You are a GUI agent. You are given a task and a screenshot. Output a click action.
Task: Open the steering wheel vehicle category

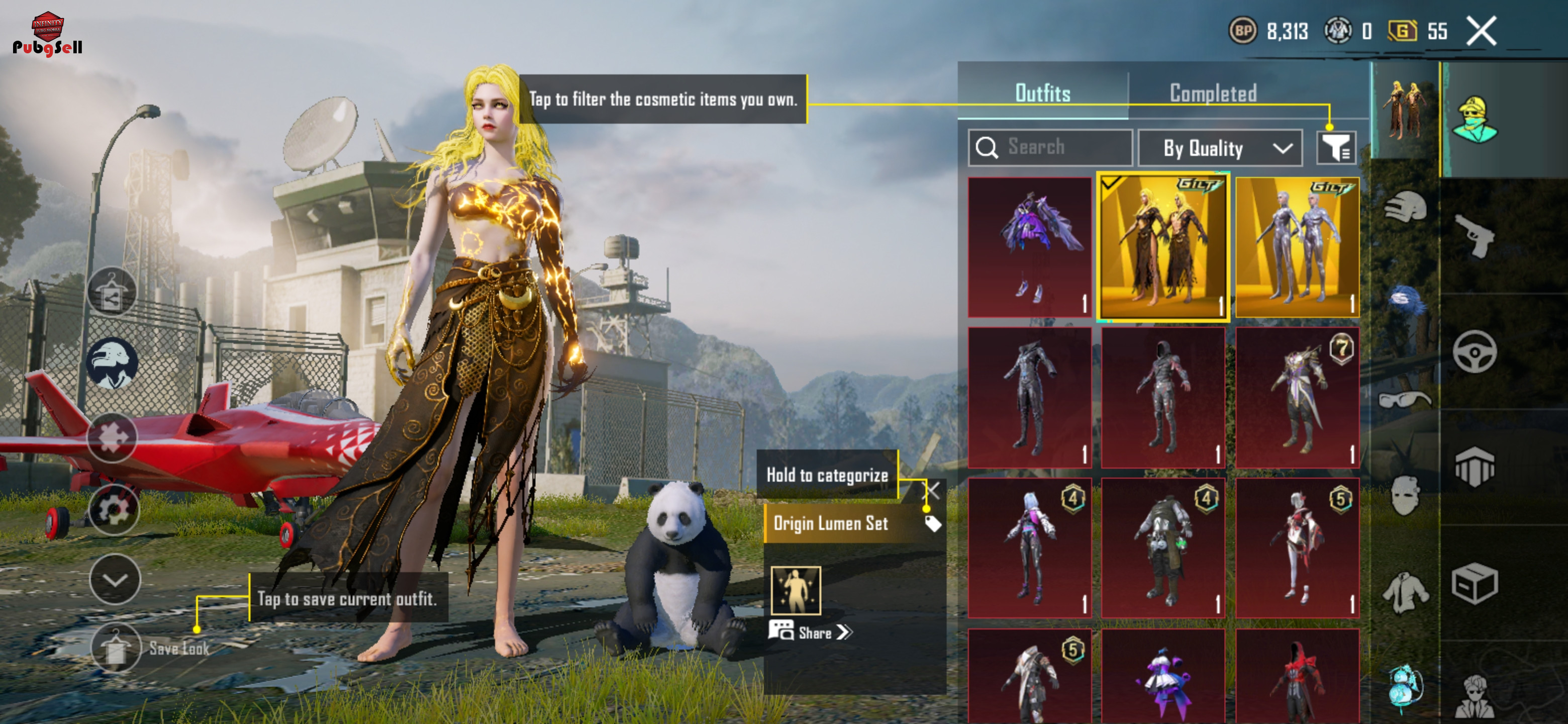[1474, 351]
